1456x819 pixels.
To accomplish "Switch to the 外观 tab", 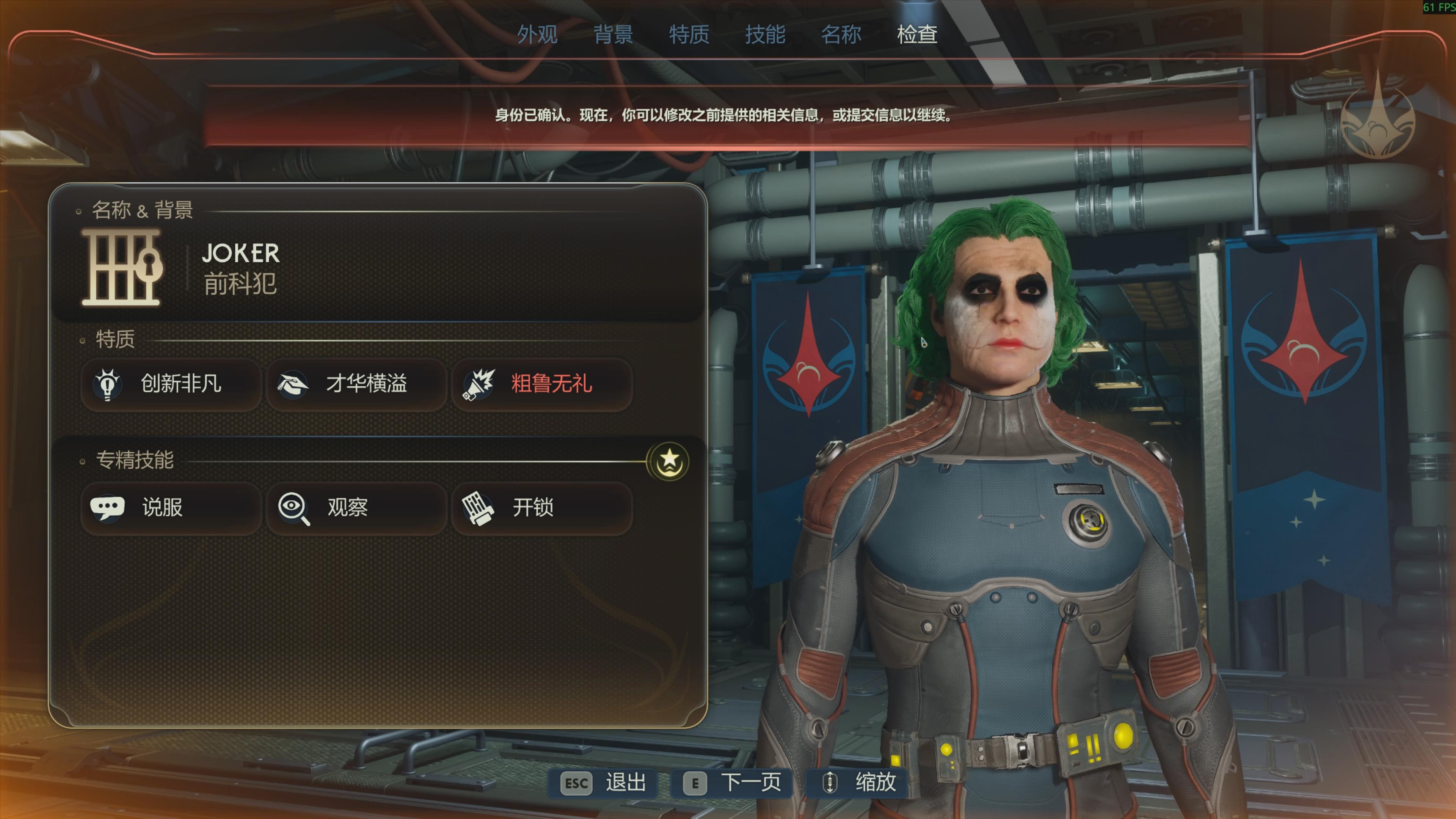I will 537,35.
